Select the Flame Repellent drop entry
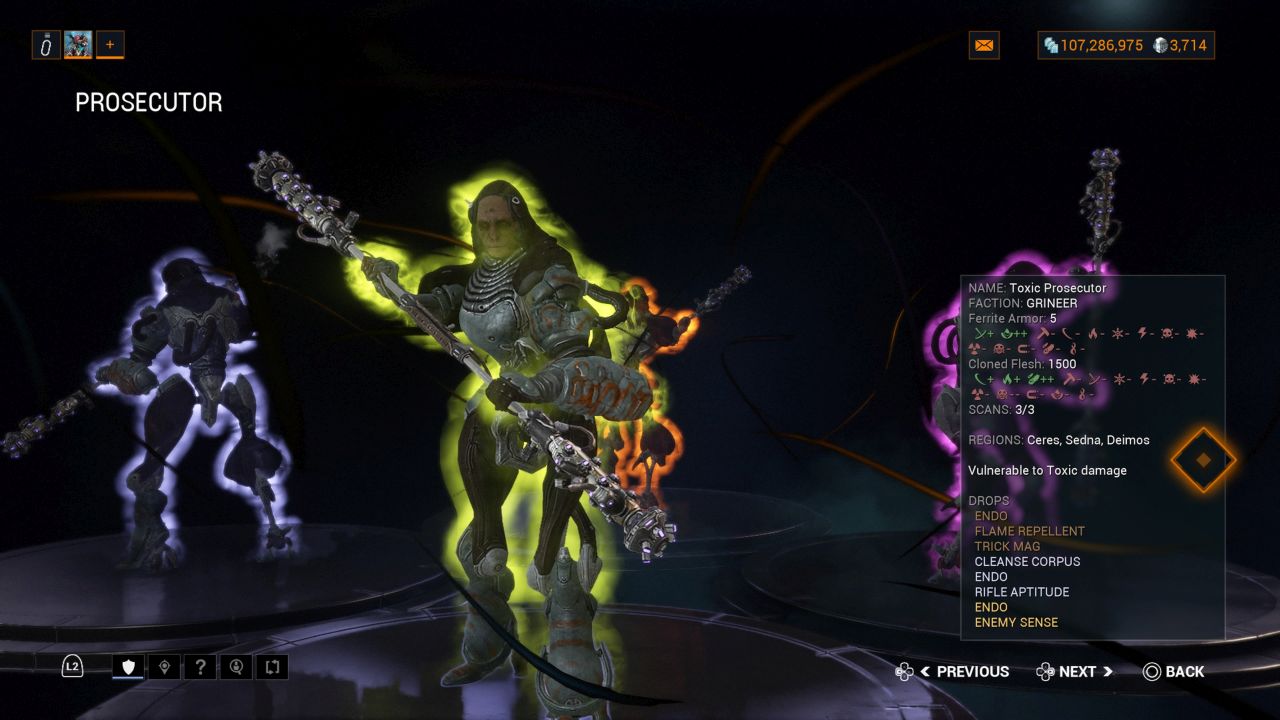 (1029, 531)
